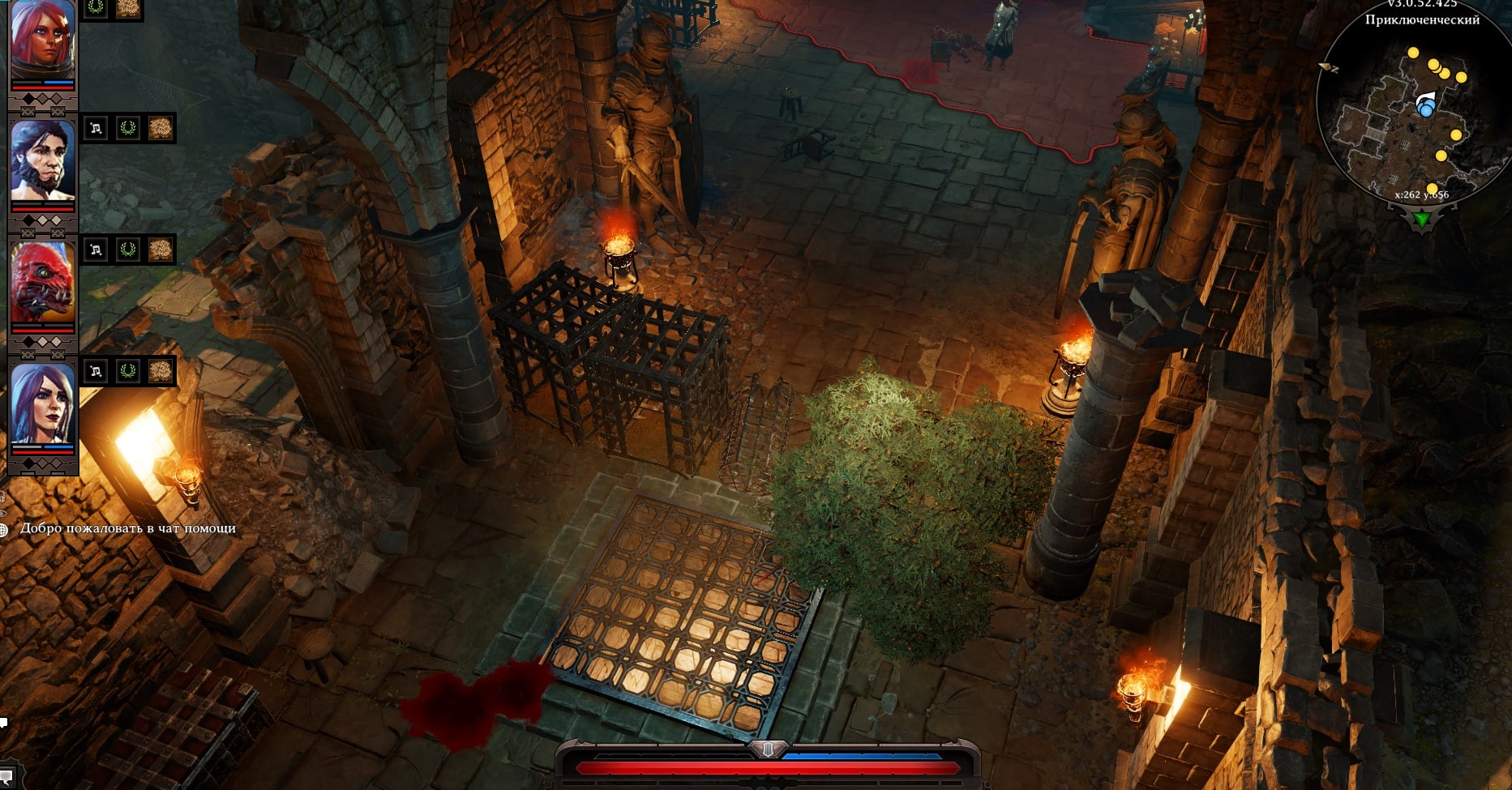Click the laurel wreath status icon next to the lizard portrait
The width and height of the screenshot is (1512, 790).
coord(128,250)
